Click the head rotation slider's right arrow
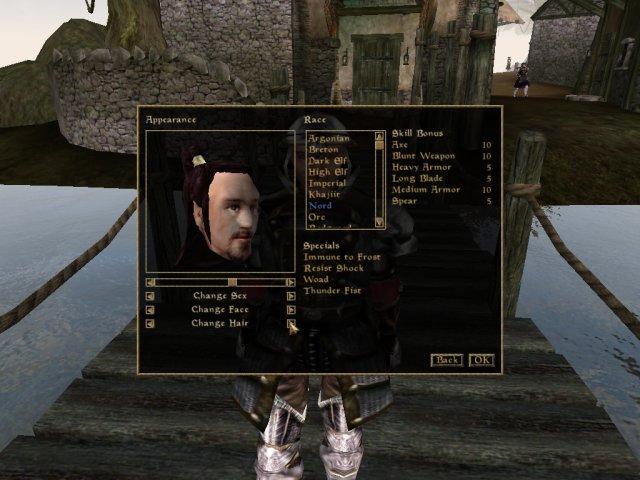 point(291,282)
